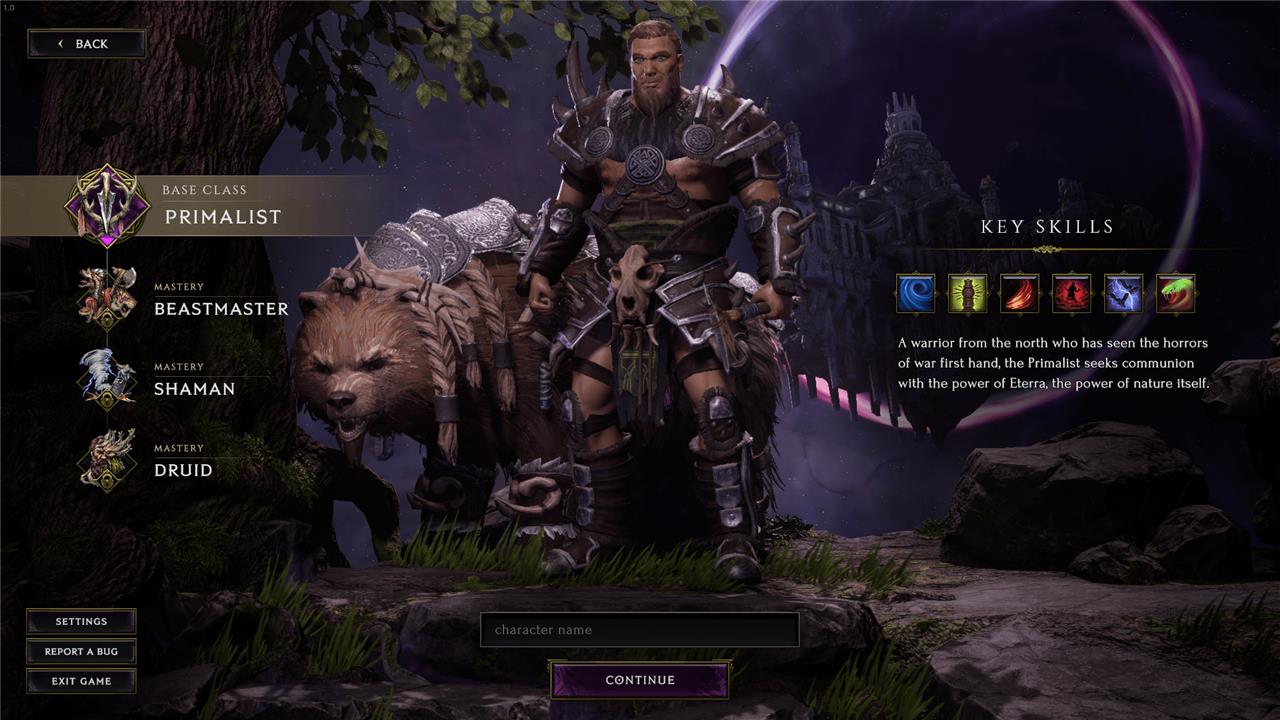Viewport: 1280px width, 720px height.
Task: Go back using the Back button
Action: tap(86, 44)
